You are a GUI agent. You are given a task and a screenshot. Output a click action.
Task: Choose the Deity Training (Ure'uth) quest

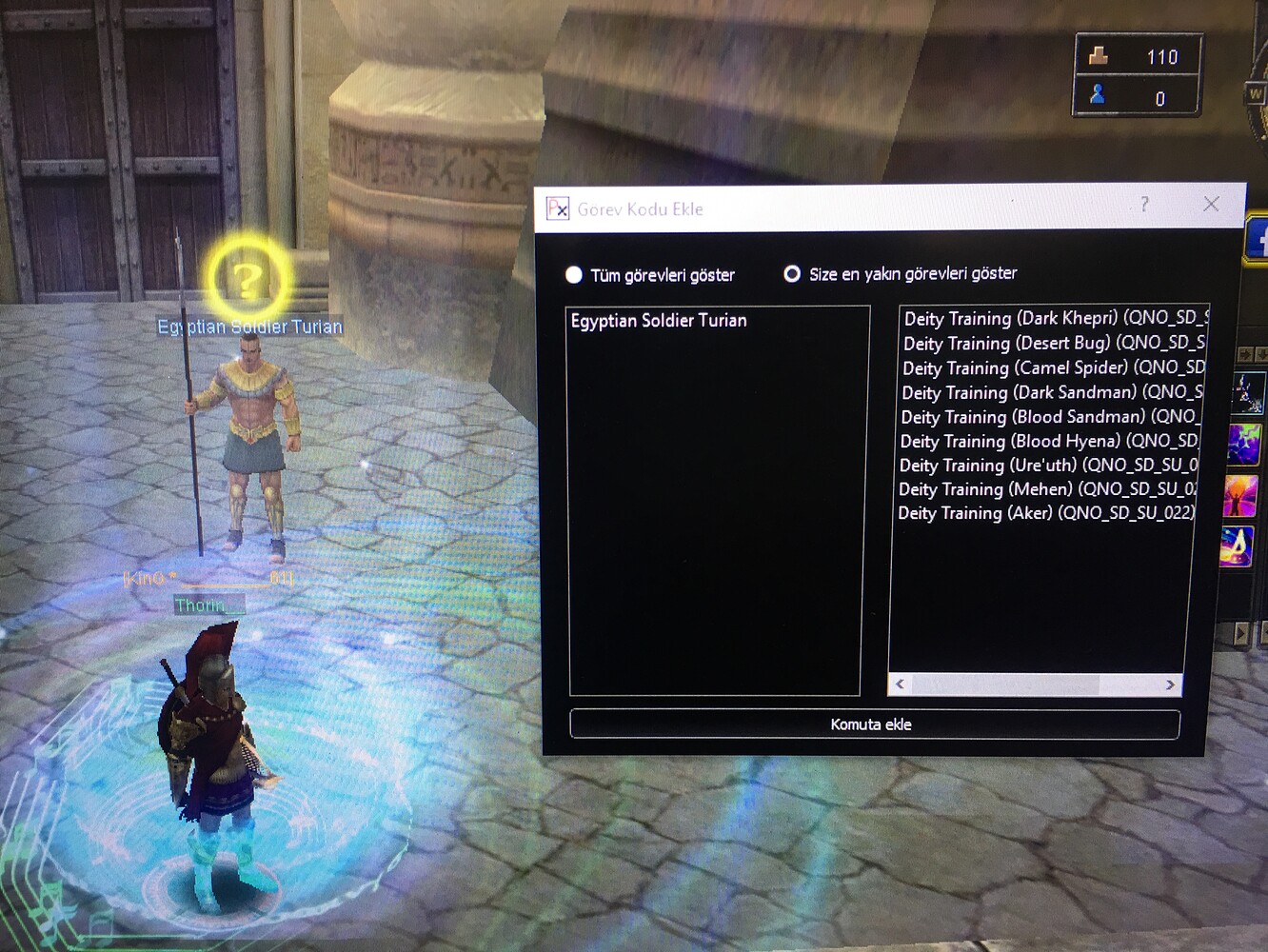(x=1045, y=465)
